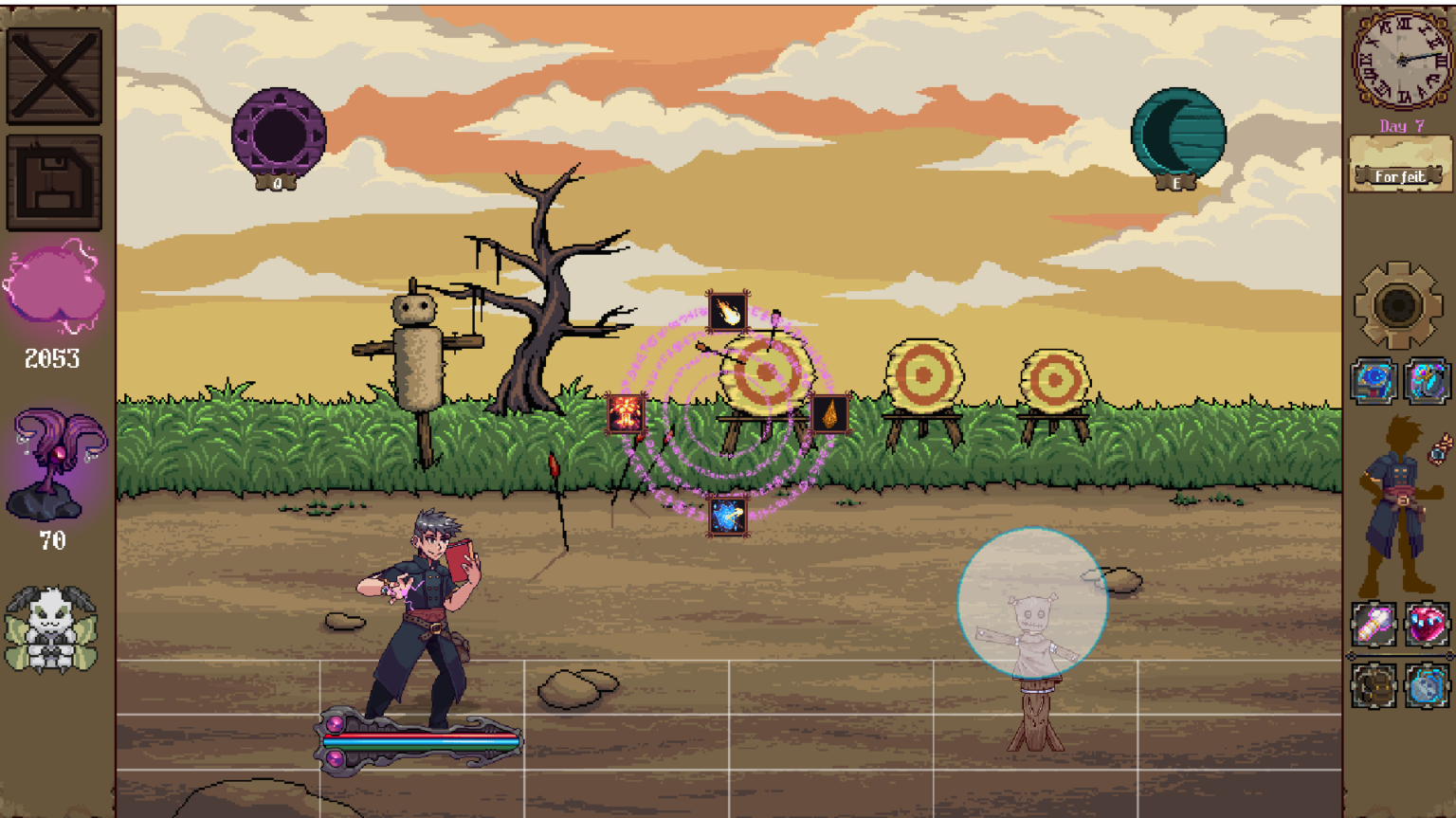Select the blue swirl item slot
The width and height of the screenshot is (1456, 818).
[1374, 381]
